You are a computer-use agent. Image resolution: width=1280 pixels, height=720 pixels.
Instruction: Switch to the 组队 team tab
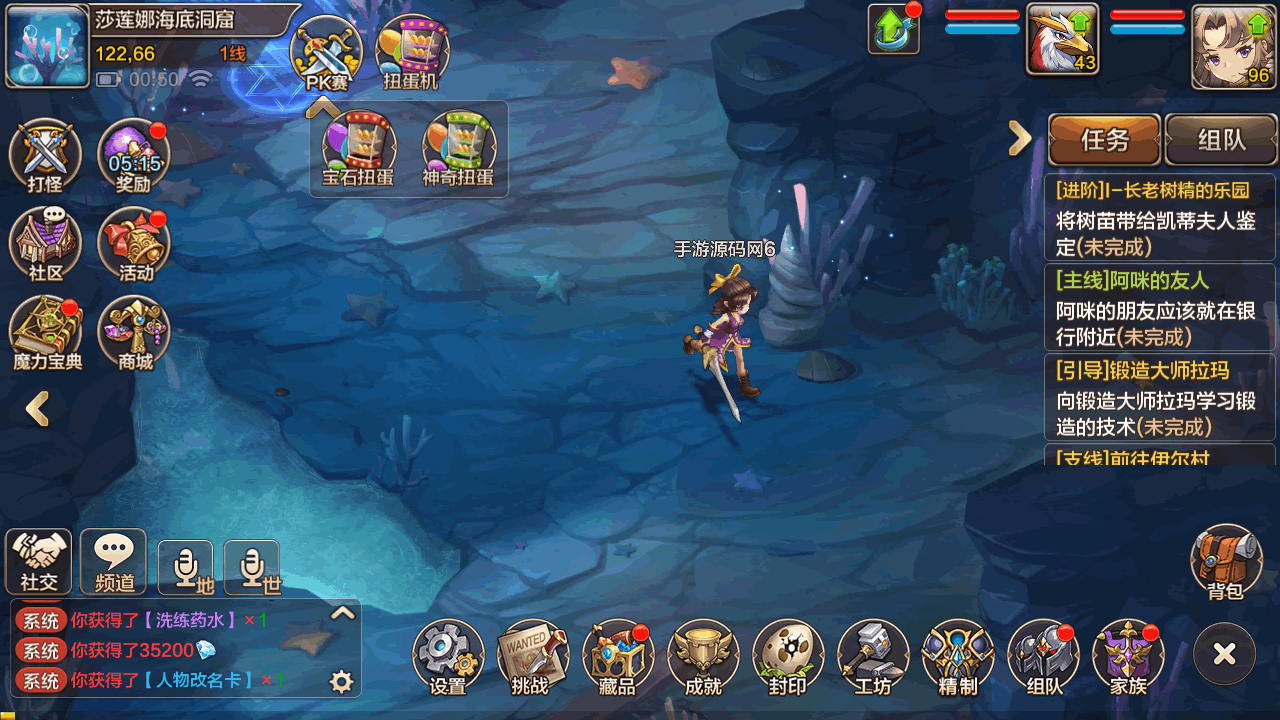pos(1221,140)
